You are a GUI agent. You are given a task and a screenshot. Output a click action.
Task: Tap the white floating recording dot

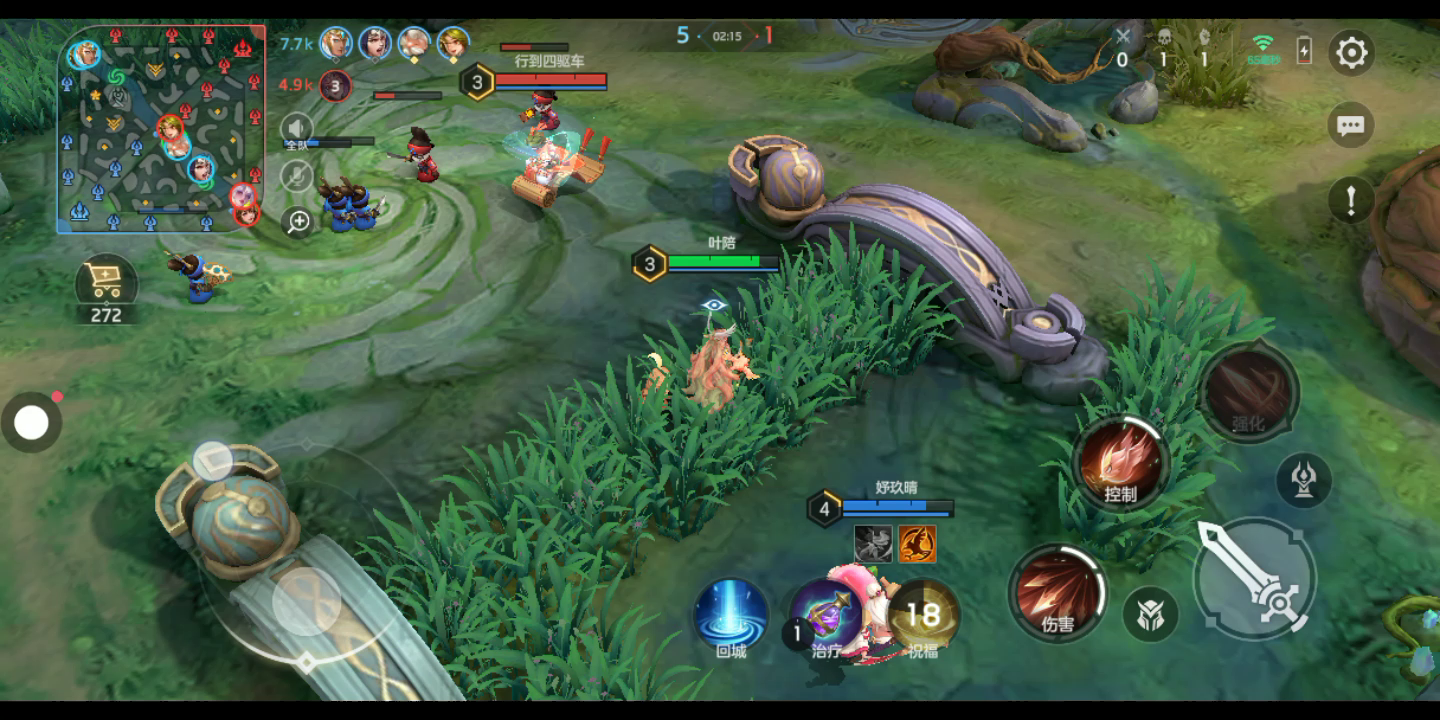(31, 423)
